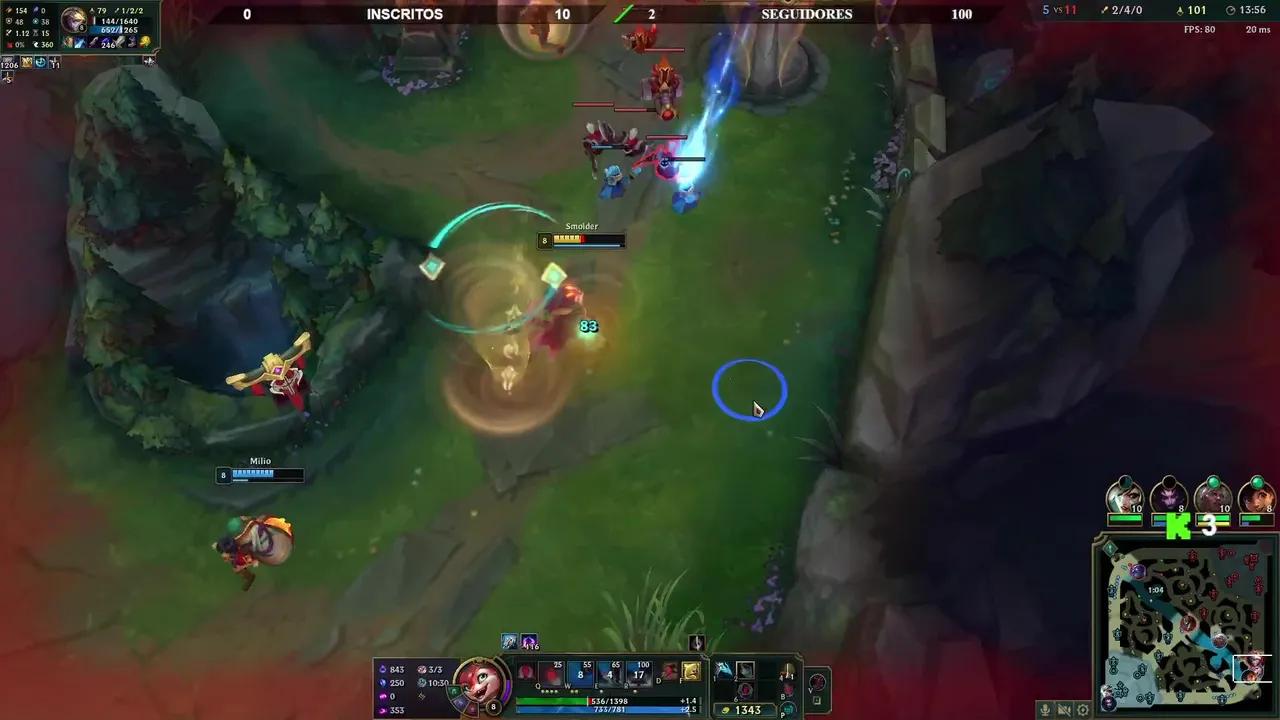Expand the W ability level-up indicator
Viewport: 1280px width, 720px height.
[574, 690]
